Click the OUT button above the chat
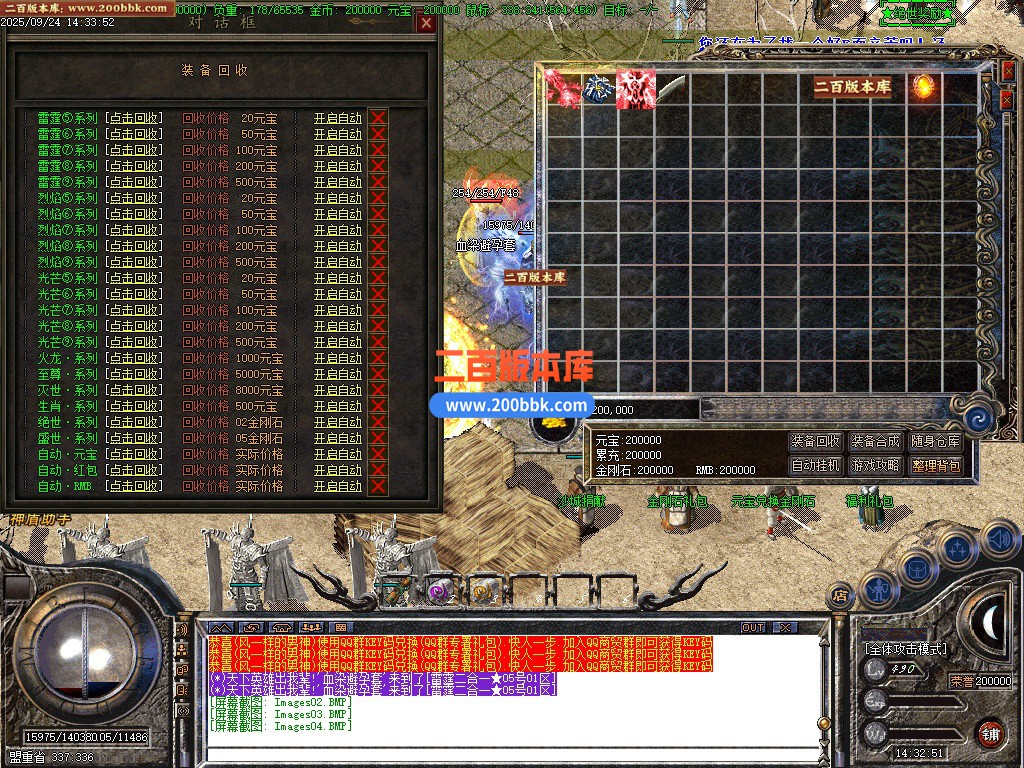The image size is (1024, 768). coord(752,628)
